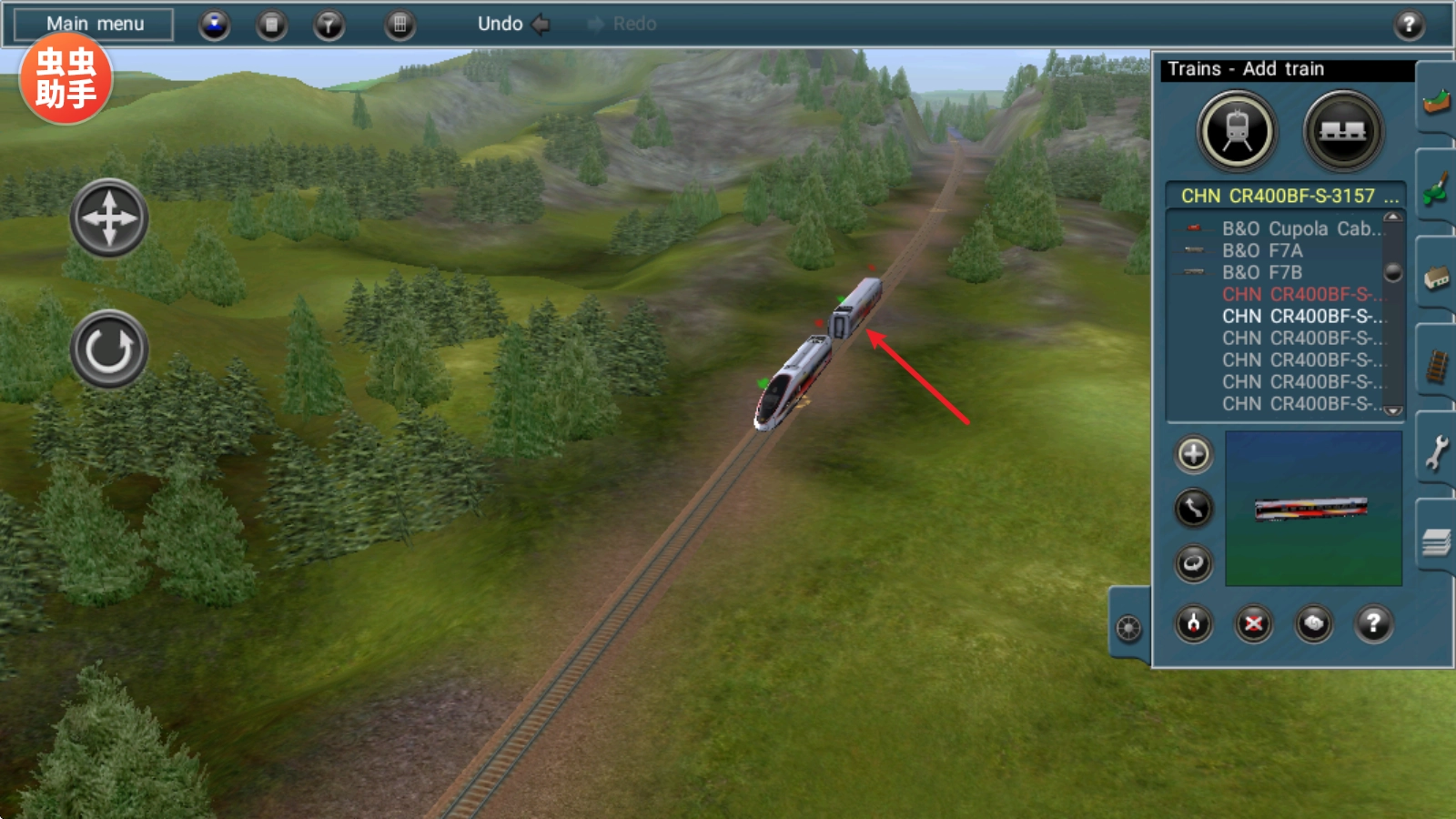Open the filter funnel tool
This screenshot has height=819, width=1456.
point(329,25)
